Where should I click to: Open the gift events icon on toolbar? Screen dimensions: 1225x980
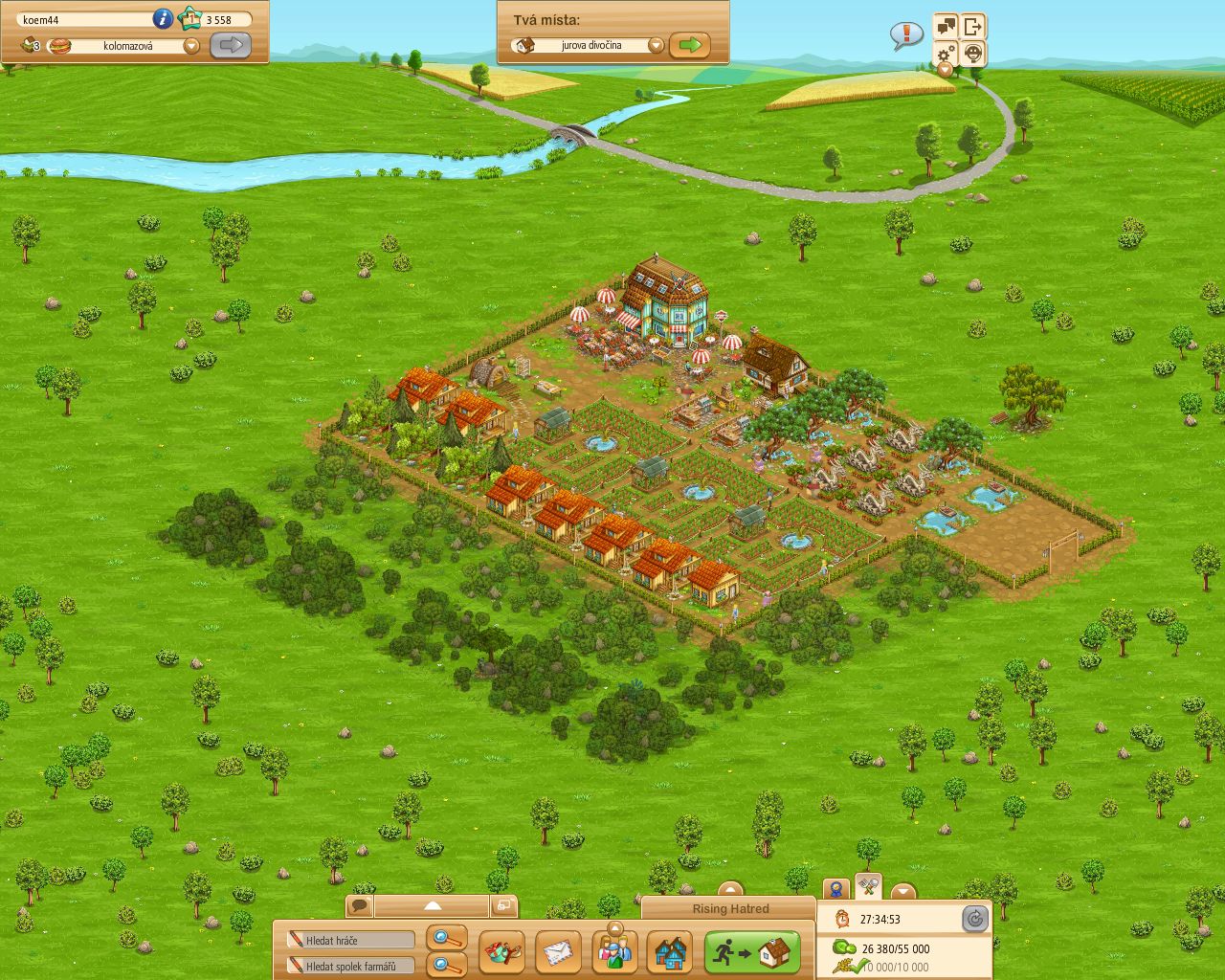click(x=503, y=952)
